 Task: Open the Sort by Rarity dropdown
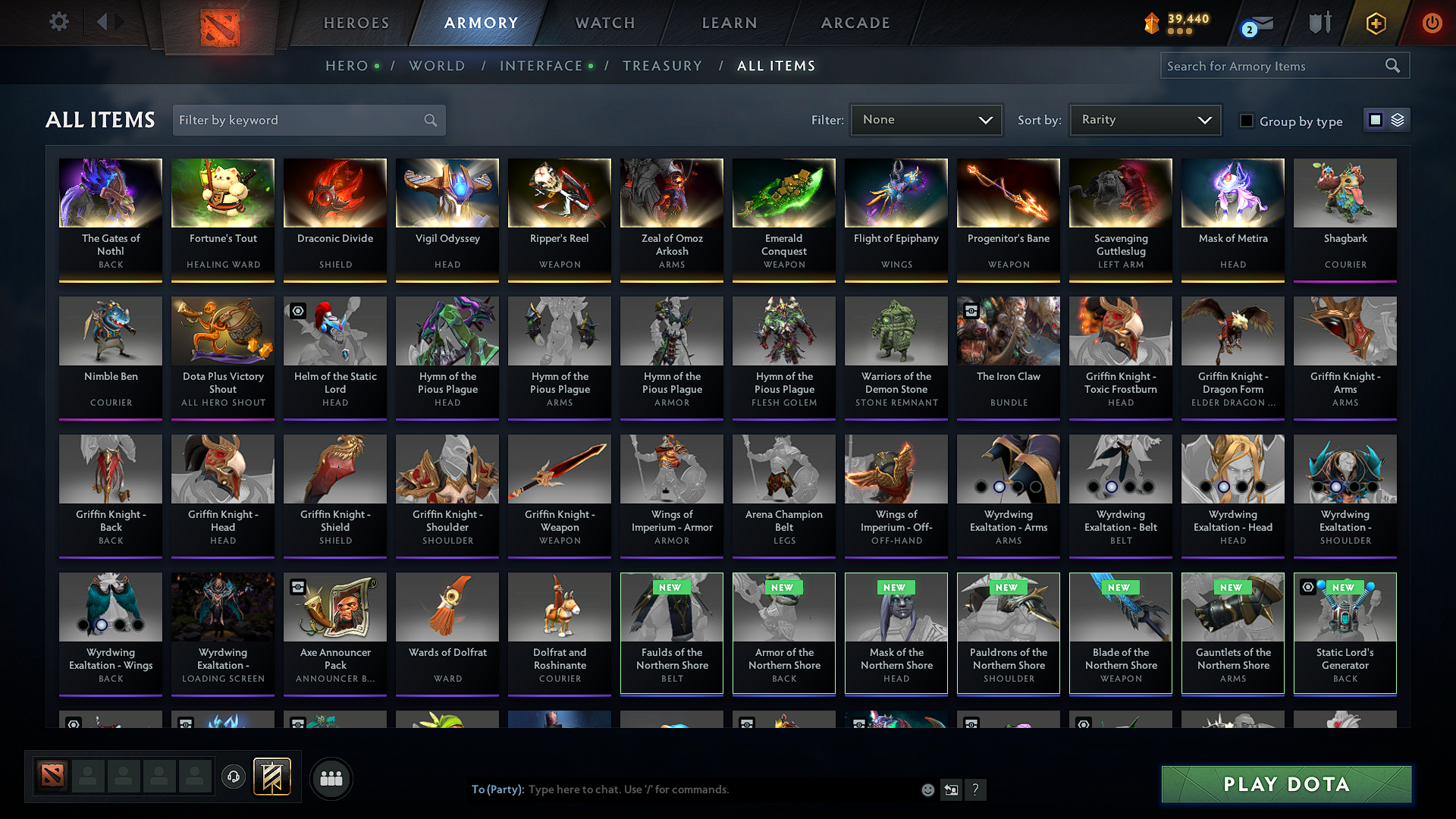pyautogui.click(x=1144, y=119)
